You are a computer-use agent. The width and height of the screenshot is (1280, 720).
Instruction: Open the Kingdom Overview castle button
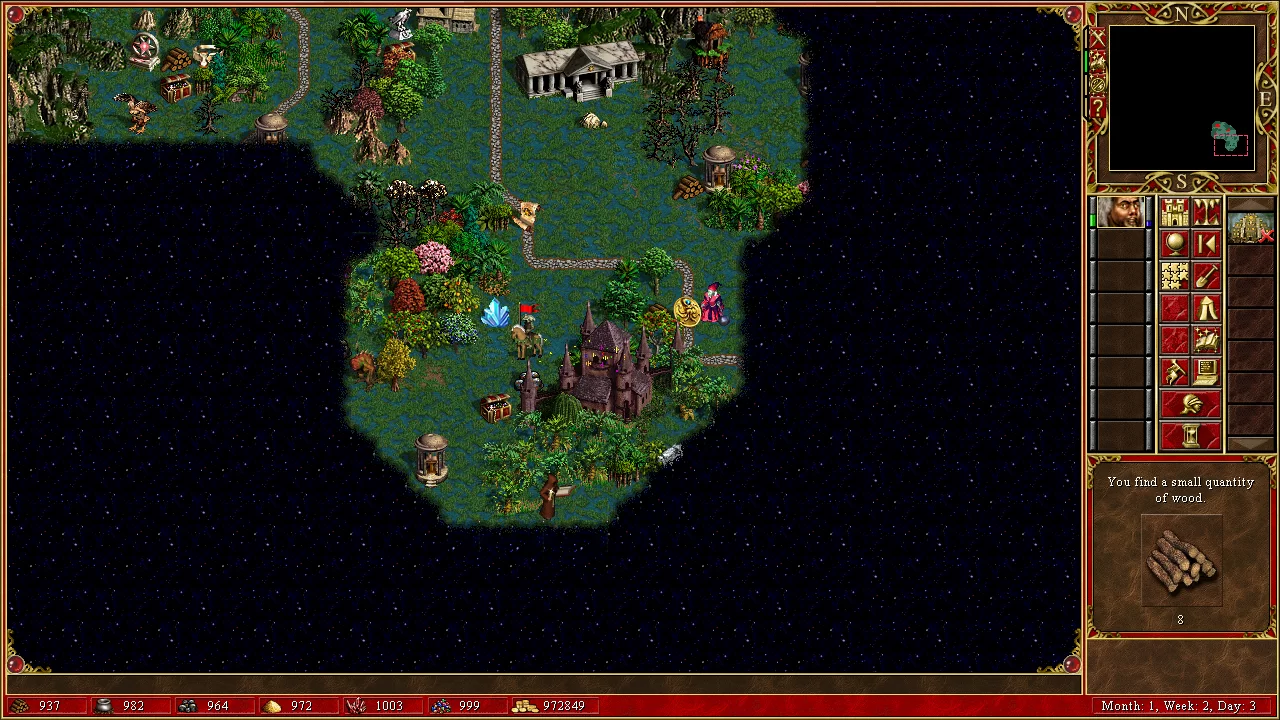pyautogui.click(x=1175, y=212)
